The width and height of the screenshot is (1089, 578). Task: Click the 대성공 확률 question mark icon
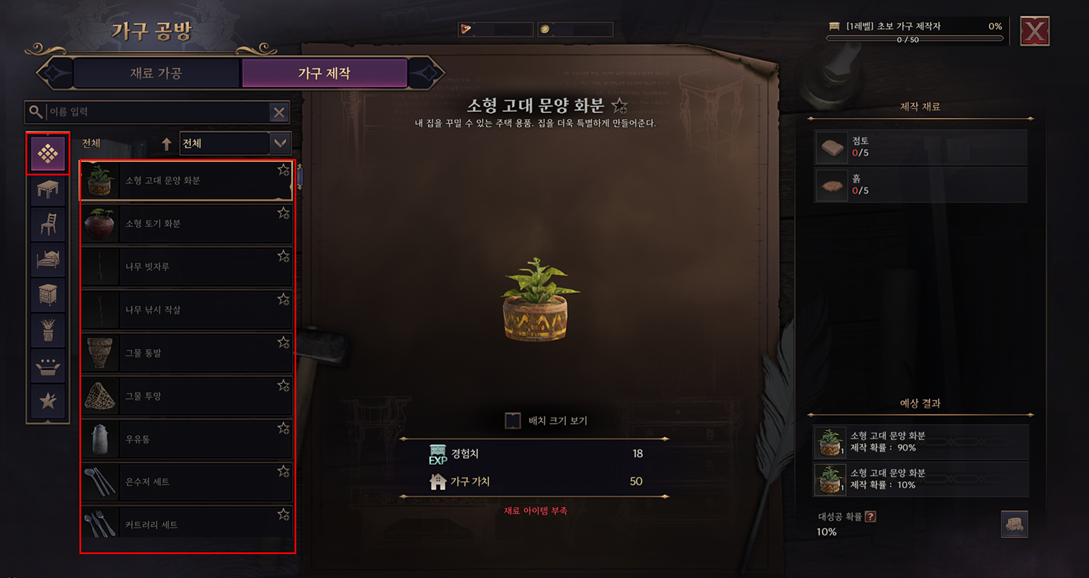tap(870, 516)
